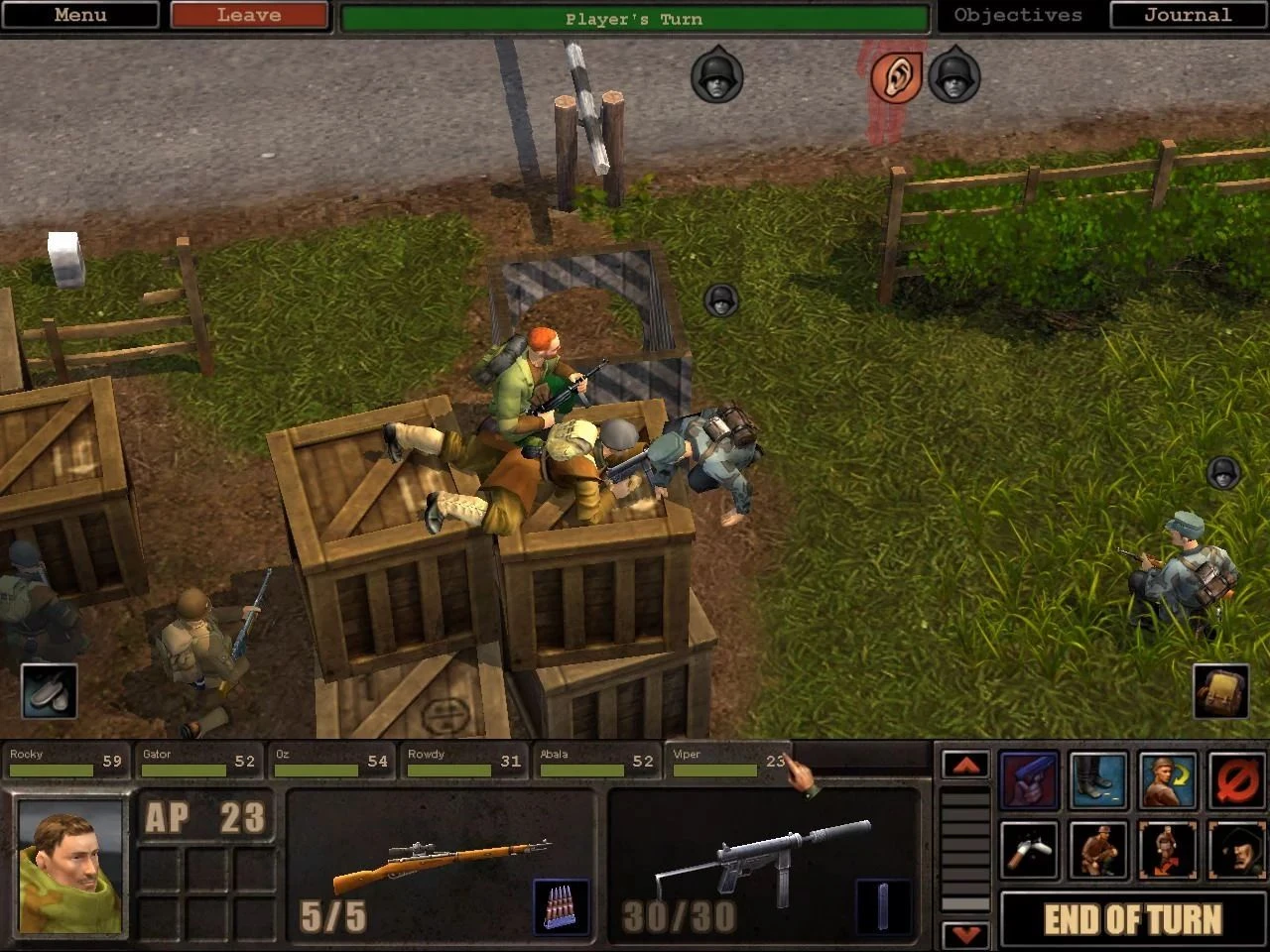Screen dimensions: 1270x952
Task: End the current turn
Action: pos(1132,920)
